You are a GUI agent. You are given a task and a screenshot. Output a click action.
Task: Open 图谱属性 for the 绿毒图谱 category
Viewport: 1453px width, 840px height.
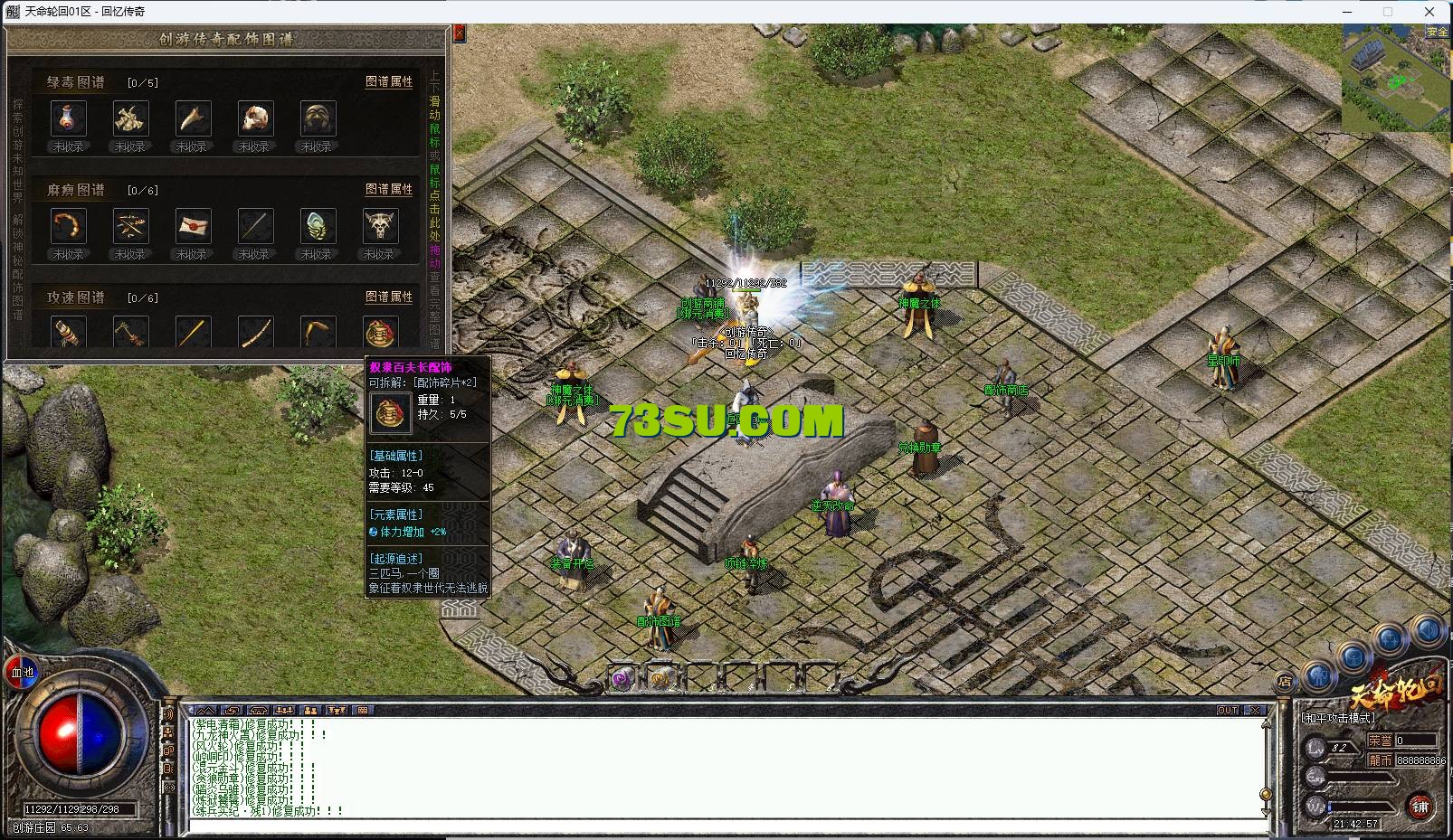click(x=389, y=82)
